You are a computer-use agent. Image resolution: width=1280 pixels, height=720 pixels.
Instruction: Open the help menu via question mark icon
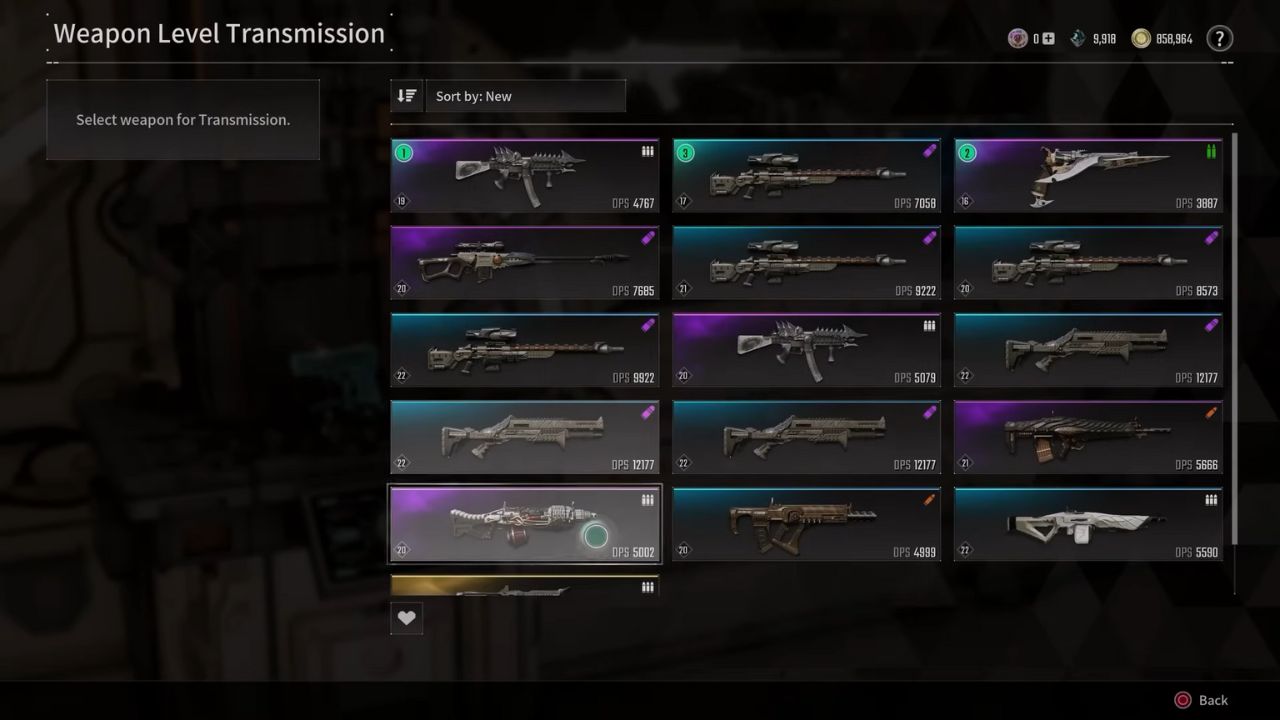click(1219, 38)
